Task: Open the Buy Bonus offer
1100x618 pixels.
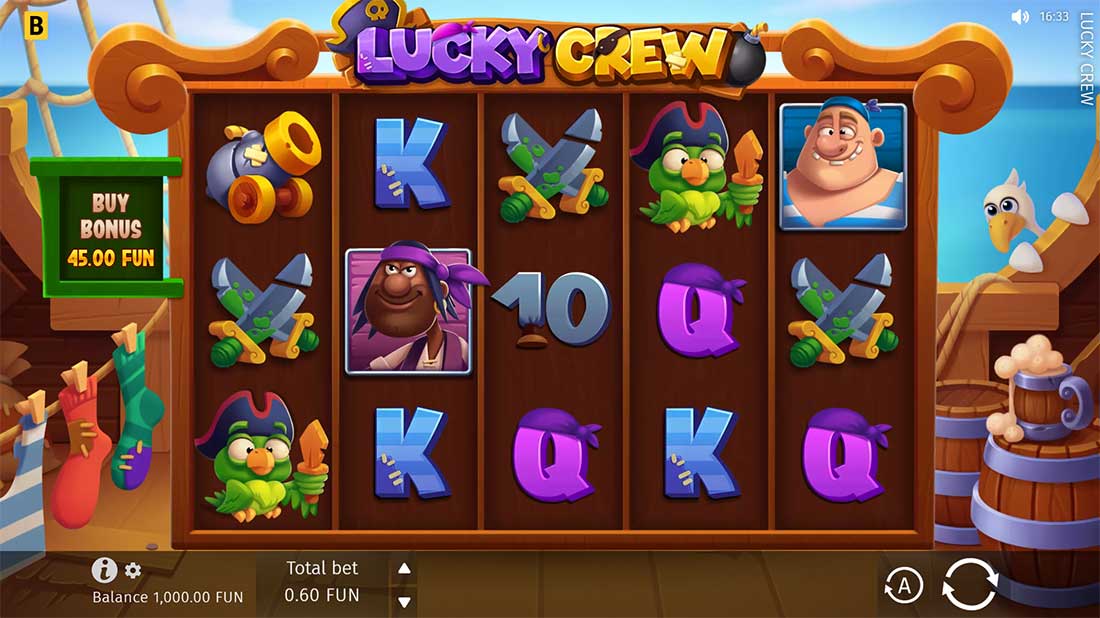Action: click(110, 227)
